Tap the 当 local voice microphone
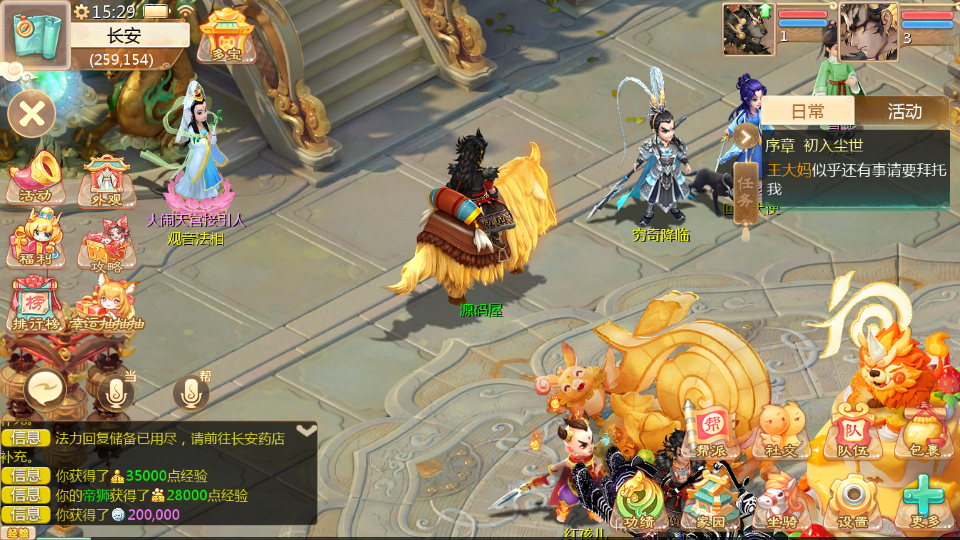 coord(116,391)
